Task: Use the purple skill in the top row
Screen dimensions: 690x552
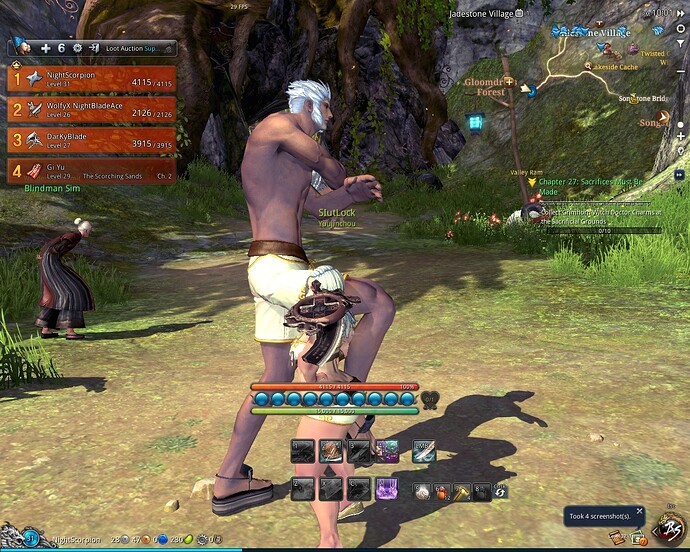Action: 387,451
